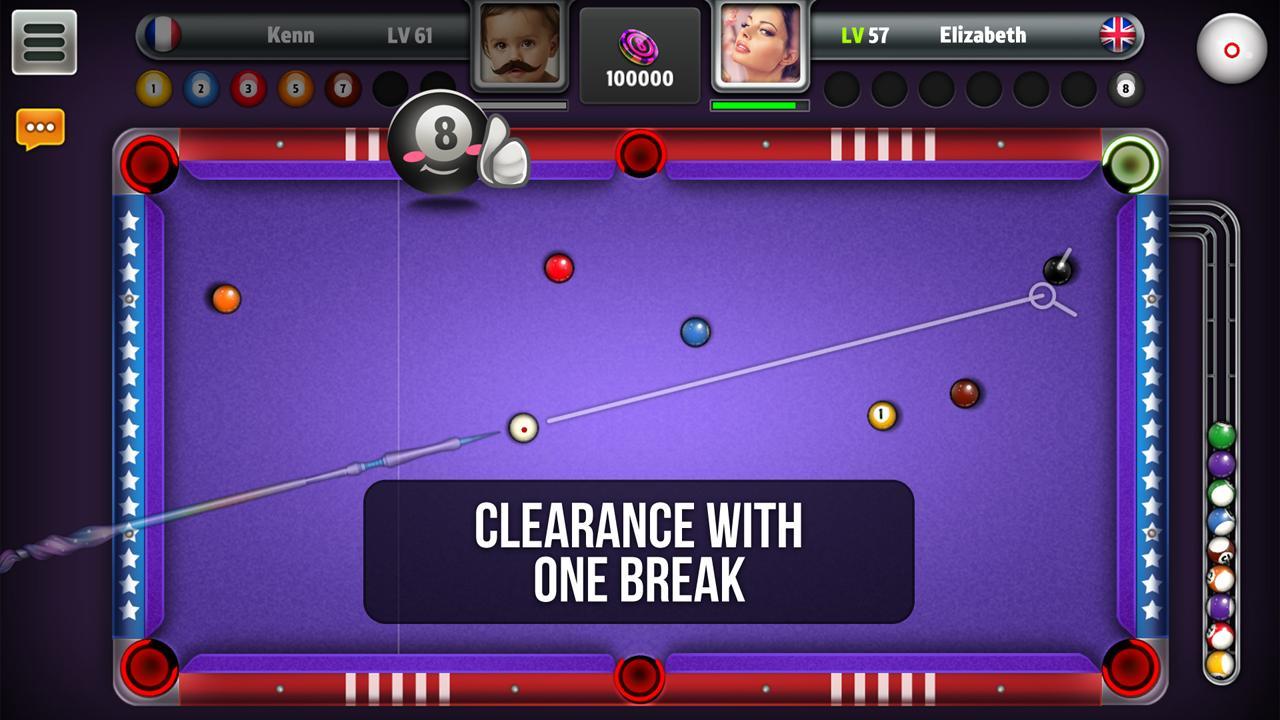The width and height of the screenshot is (1280, 720).
Task: View Kenn's mustache baby avatar
Action: point(519,45)
